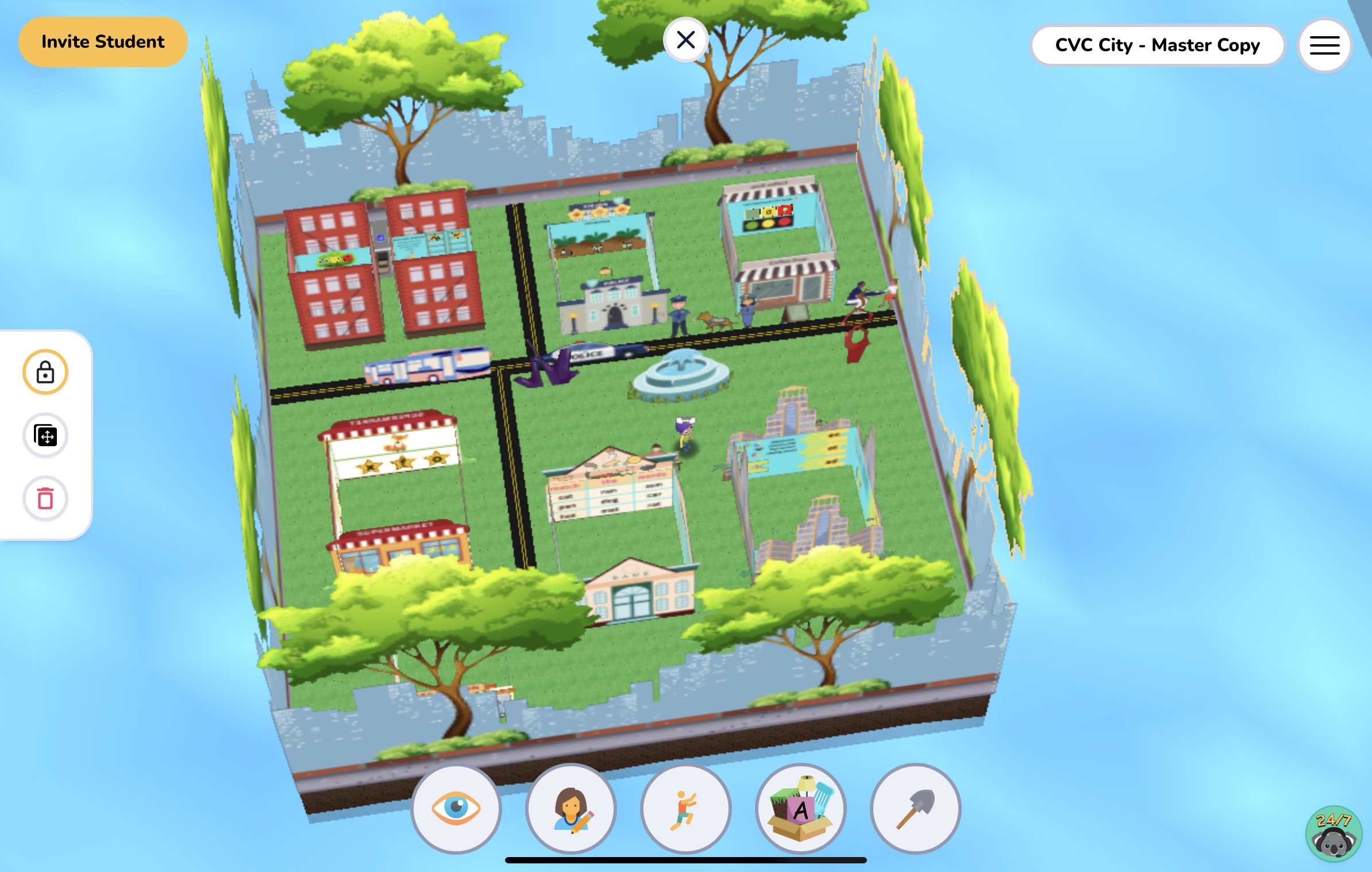Open the student avatar editor icon
This screenshot has width=1372, height=872.
click(571, 809)
